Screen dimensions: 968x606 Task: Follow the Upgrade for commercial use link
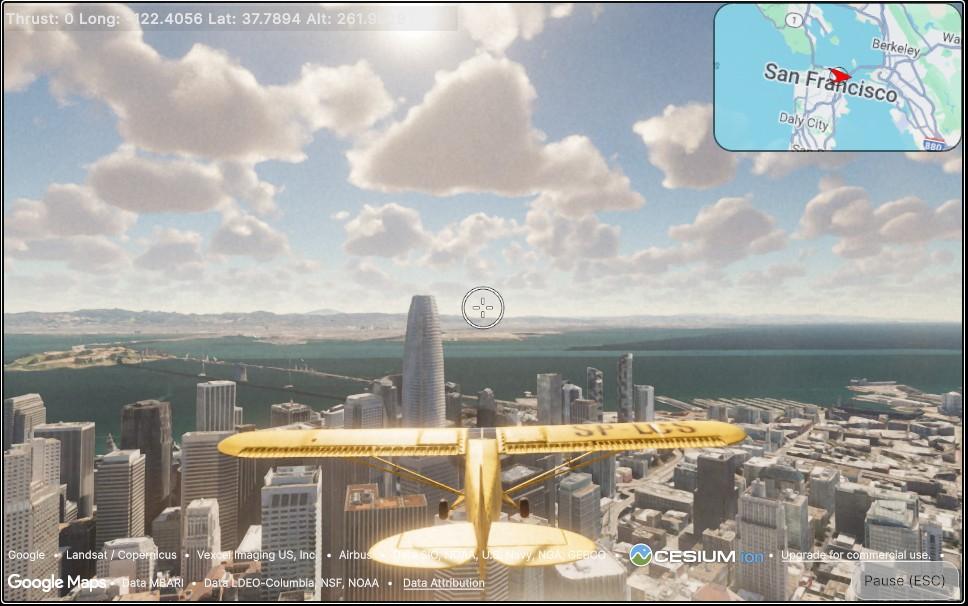tap(855, 555)
